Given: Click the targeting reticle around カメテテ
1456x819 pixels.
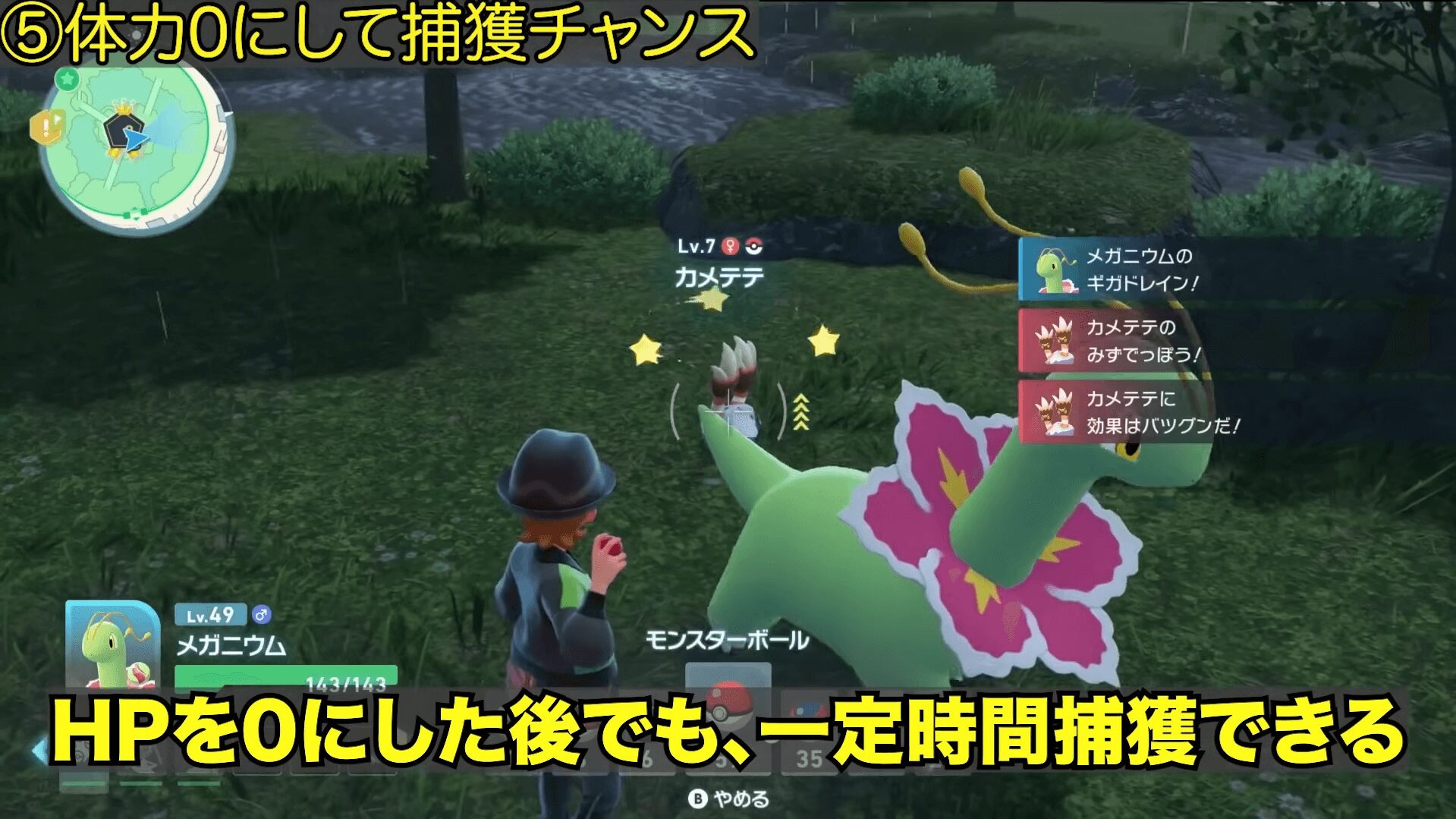Looking at the screenshot, I should click(x=728, y=410).
